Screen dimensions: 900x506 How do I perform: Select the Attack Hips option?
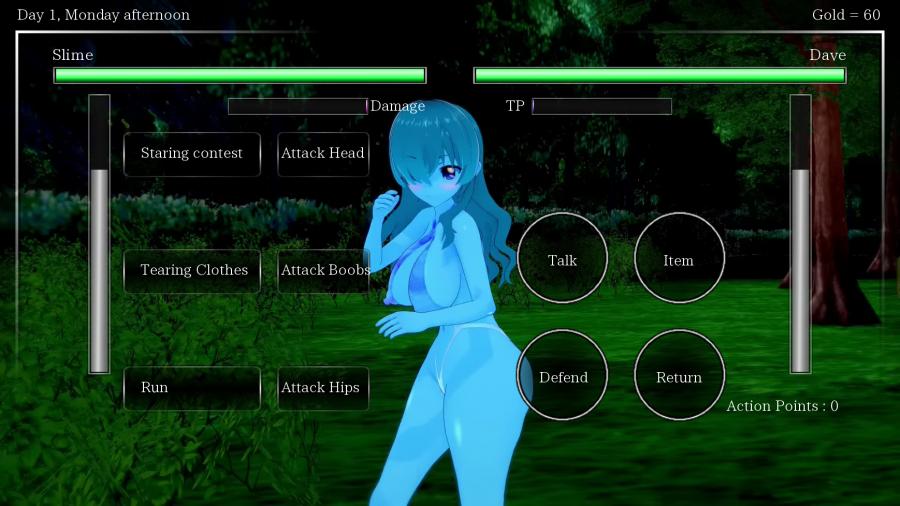click(x=322, y=388)
